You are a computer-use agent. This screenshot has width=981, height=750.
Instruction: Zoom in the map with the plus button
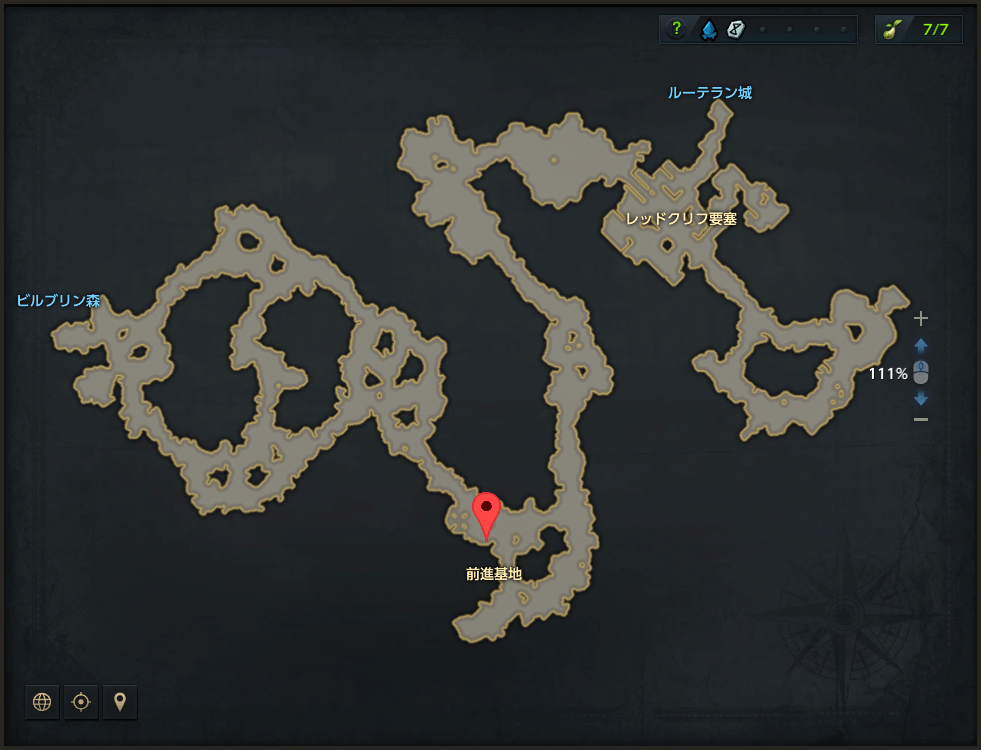921,319
